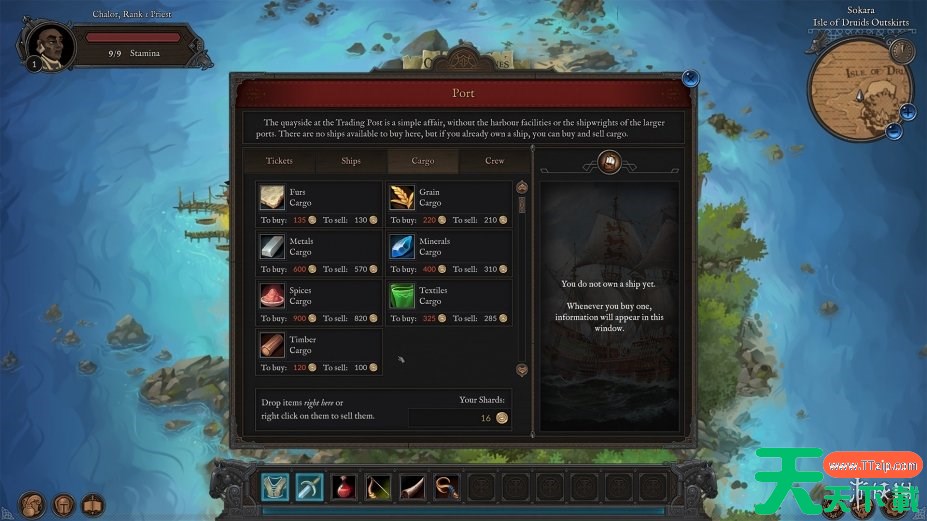The width and height of the screenshot is (927, 521).
Task: Show the Crew tab
Action: pos(495,161)
